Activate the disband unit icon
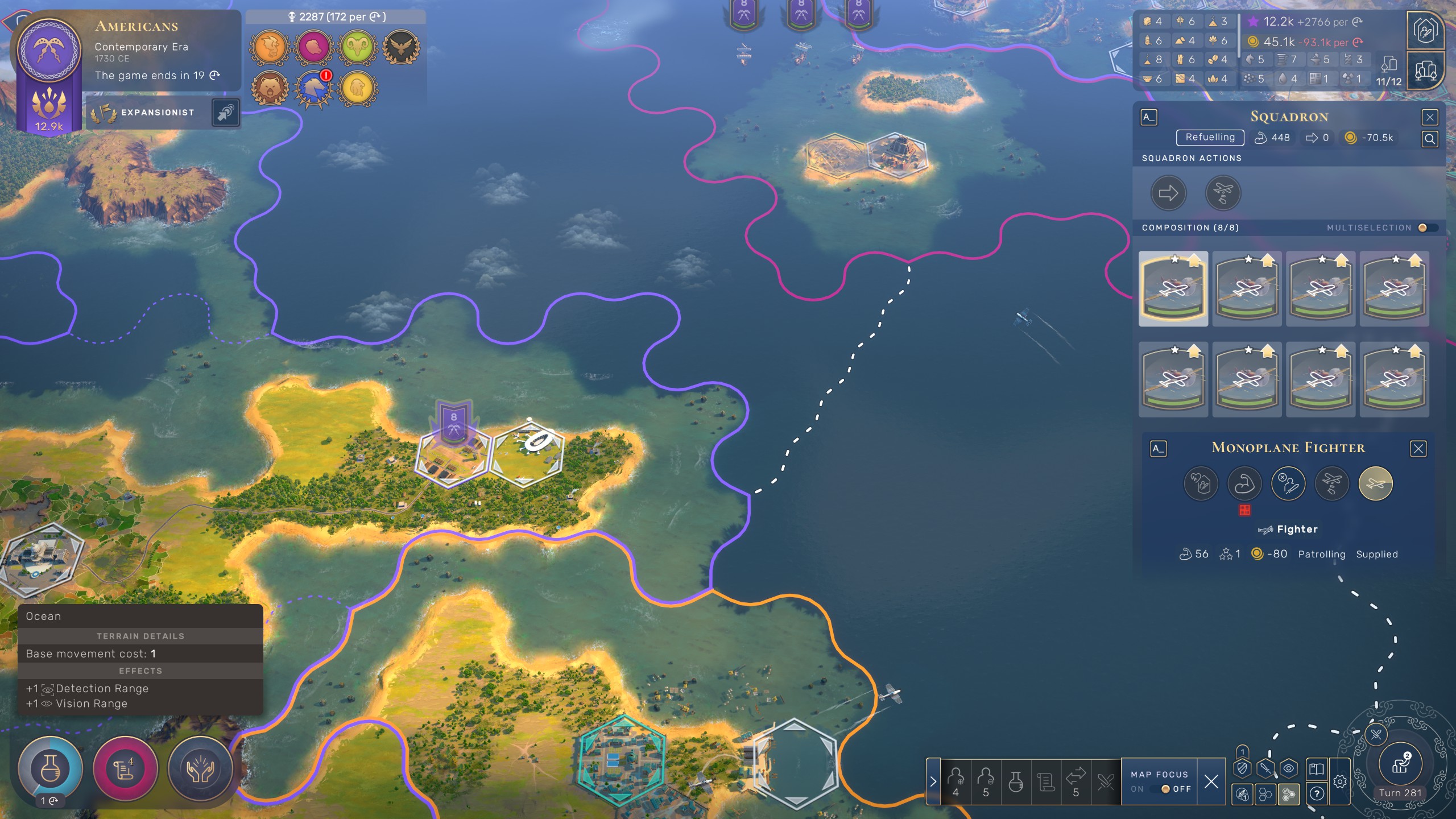 (x=1288, y=483)
